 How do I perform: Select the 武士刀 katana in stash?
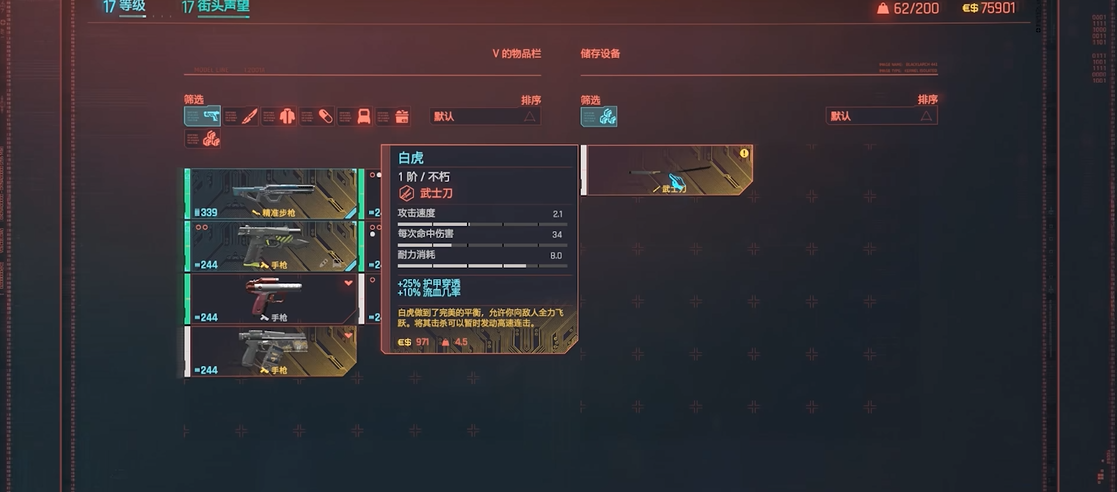[666, 170]
